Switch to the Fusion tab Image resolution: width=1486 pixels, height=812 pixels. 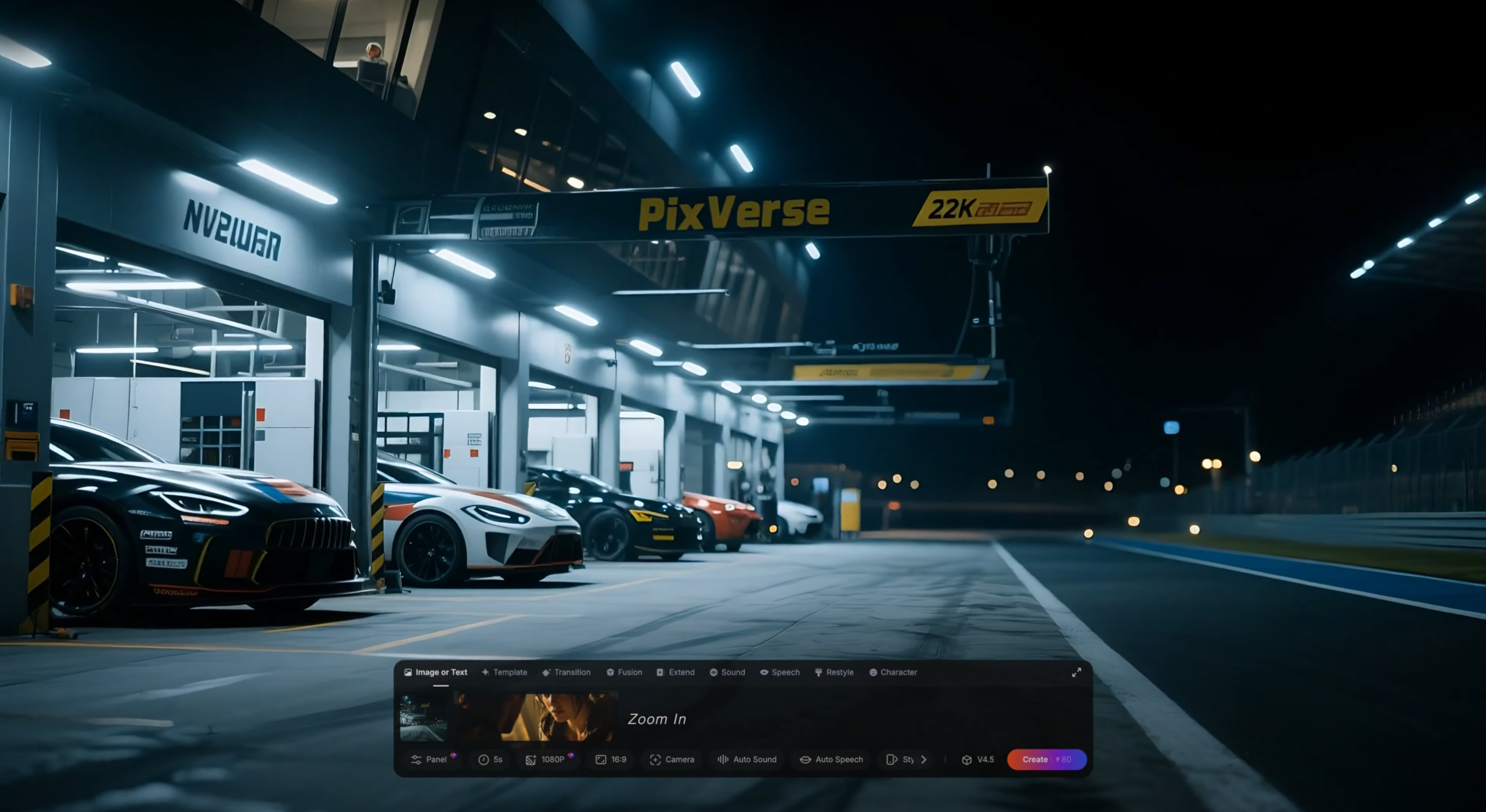click(x=624, y=672)
